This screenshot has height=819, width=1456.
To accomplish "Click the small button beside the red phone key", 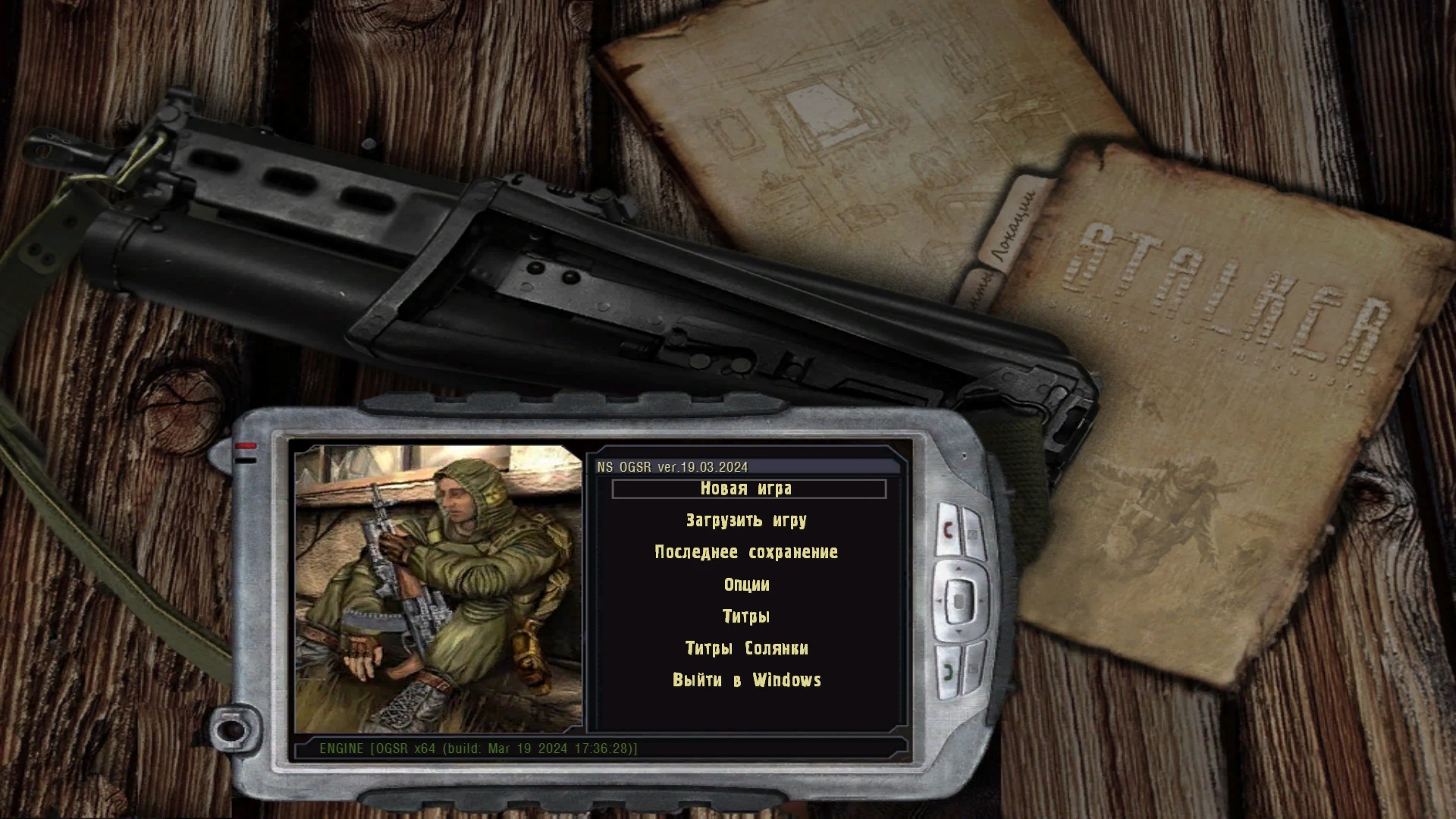I will [x=973, y=533].
